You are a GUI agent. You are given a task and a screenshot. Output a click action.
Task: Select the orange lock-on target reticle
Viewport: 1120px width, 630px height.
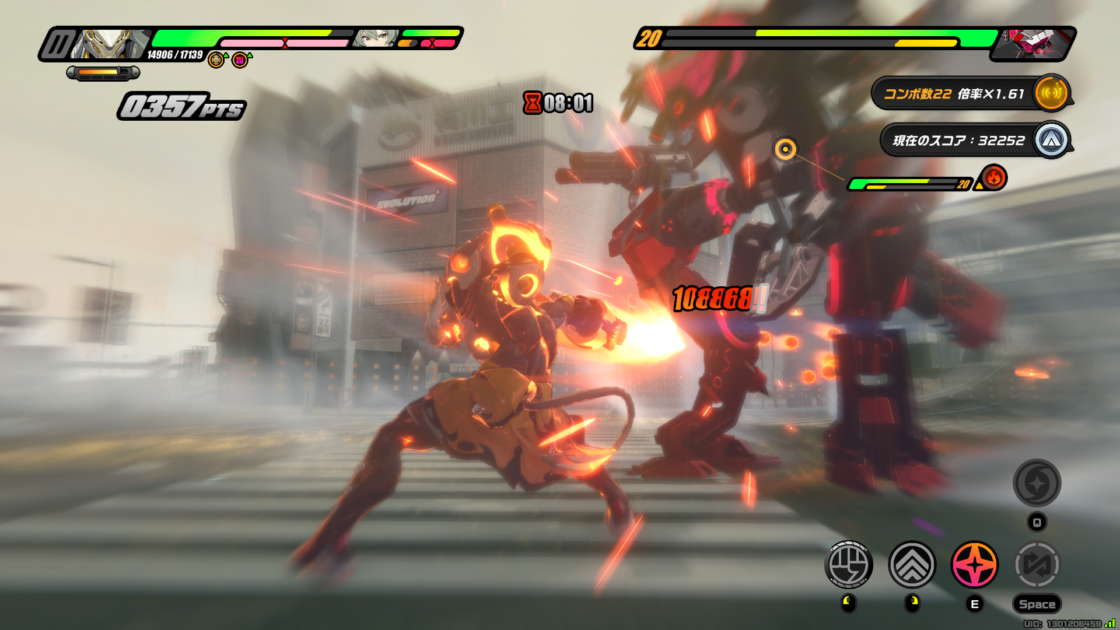point(785,151)
